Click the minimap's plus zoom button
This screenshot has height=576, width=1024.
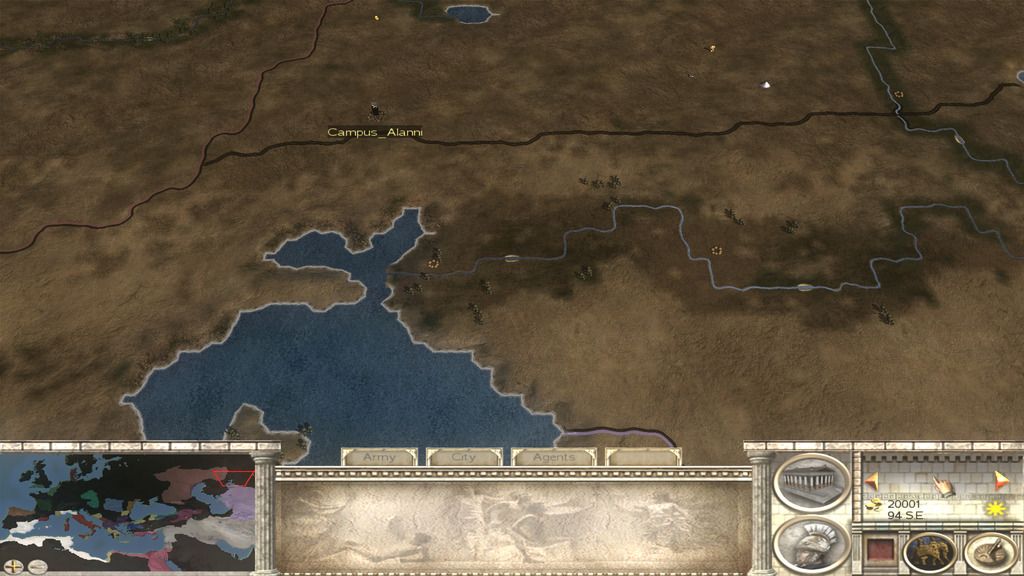(13, 567)
